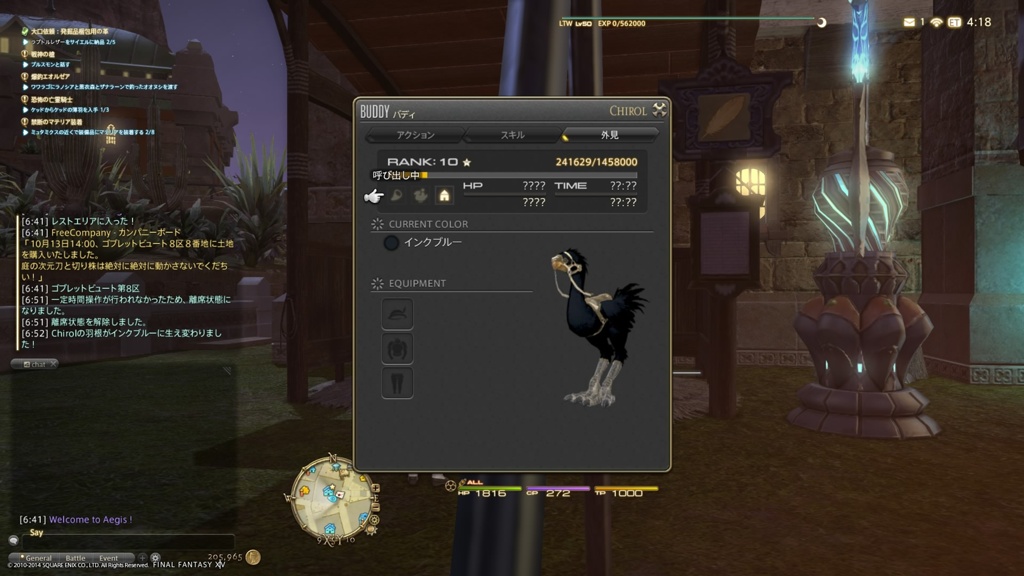The height and width of the screenshot is (576, 1024).
Task: Select the chocobo head equipment slot
Action: (x=397, y=315)
